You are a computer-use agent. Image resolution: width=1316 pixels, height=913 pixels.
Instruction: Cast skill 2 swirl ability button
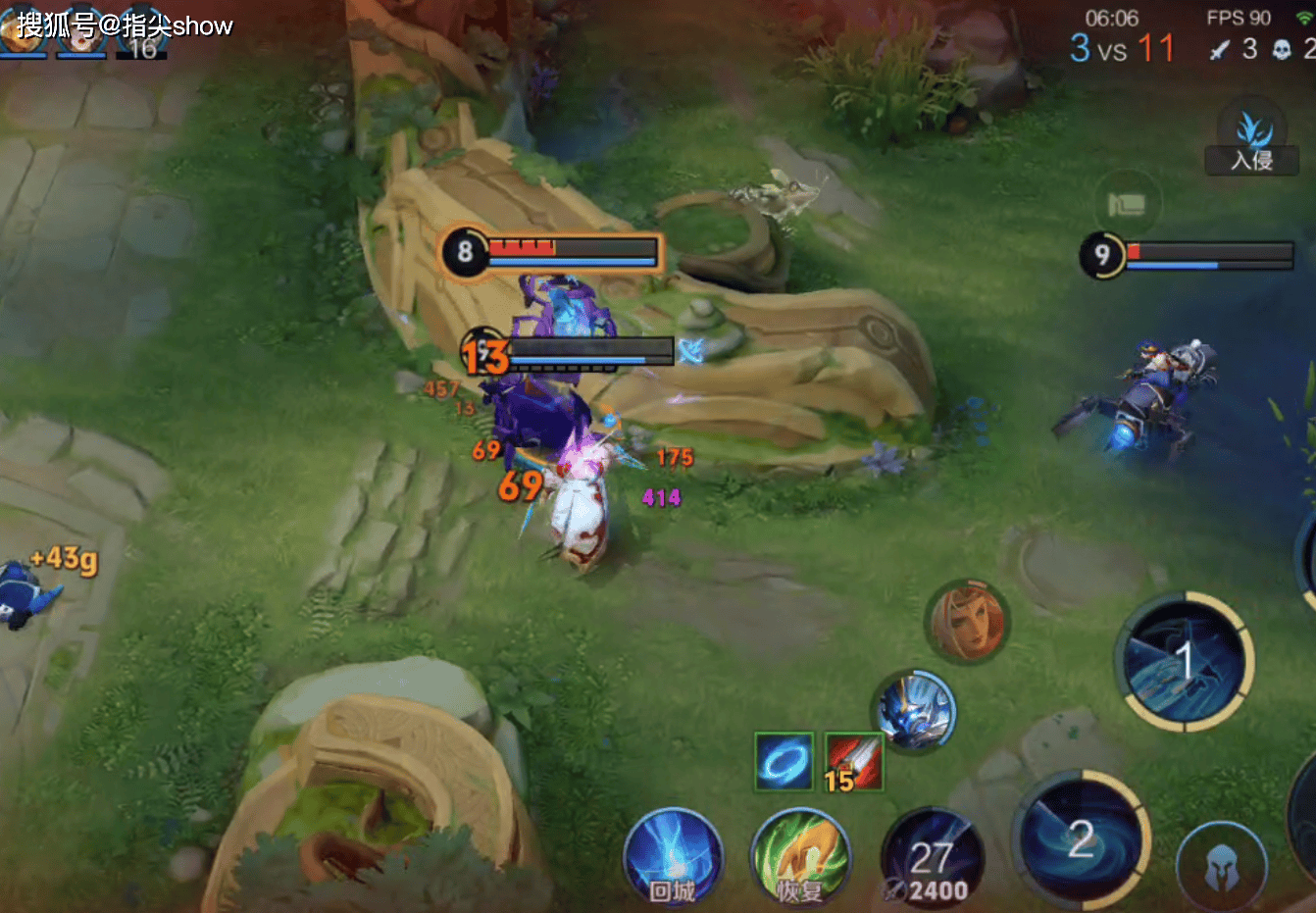[1081, 840]
